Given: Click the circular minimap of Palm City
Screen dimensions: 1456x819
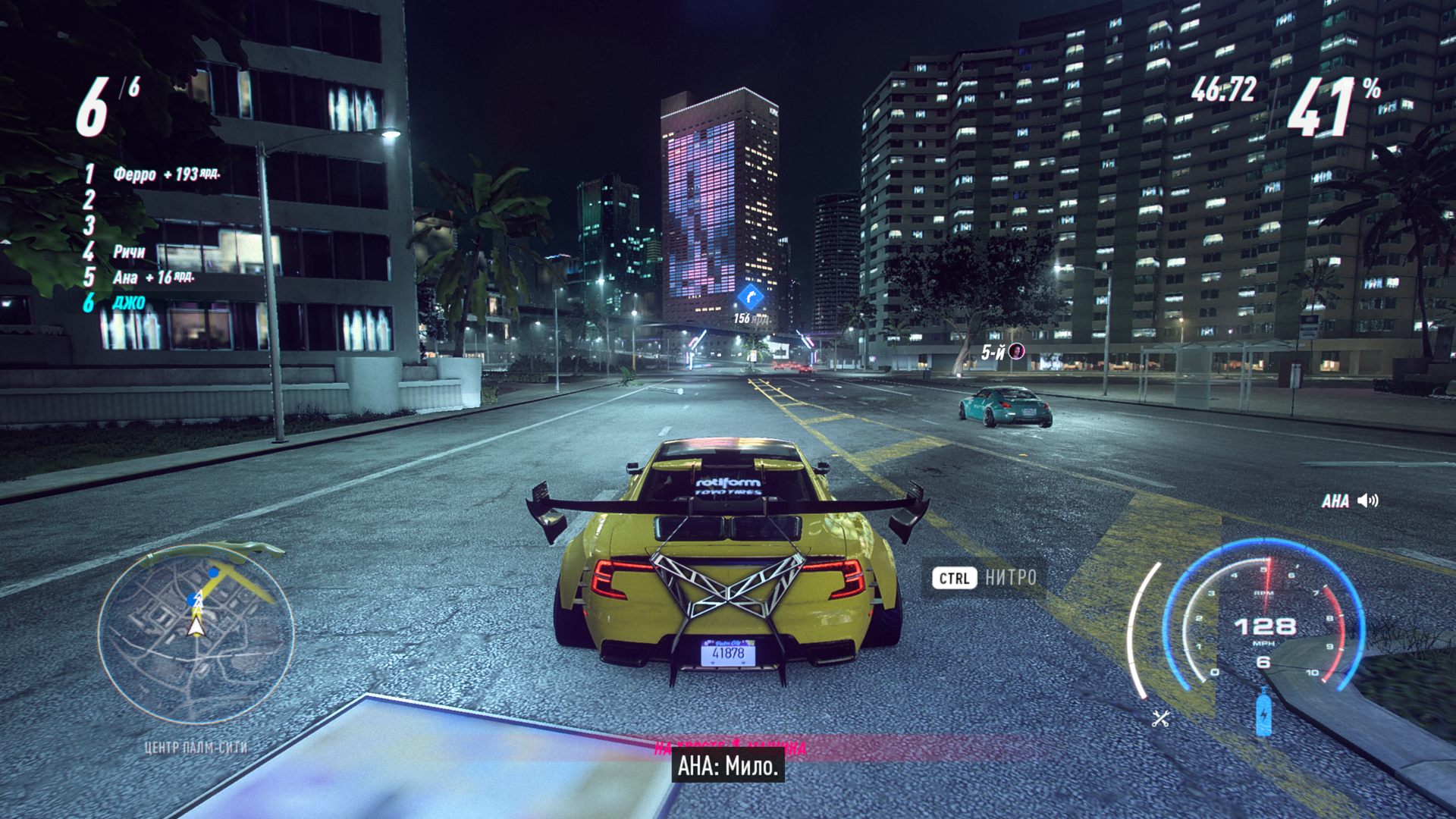Looking at the screenshot, I should [x=196, y=633].
